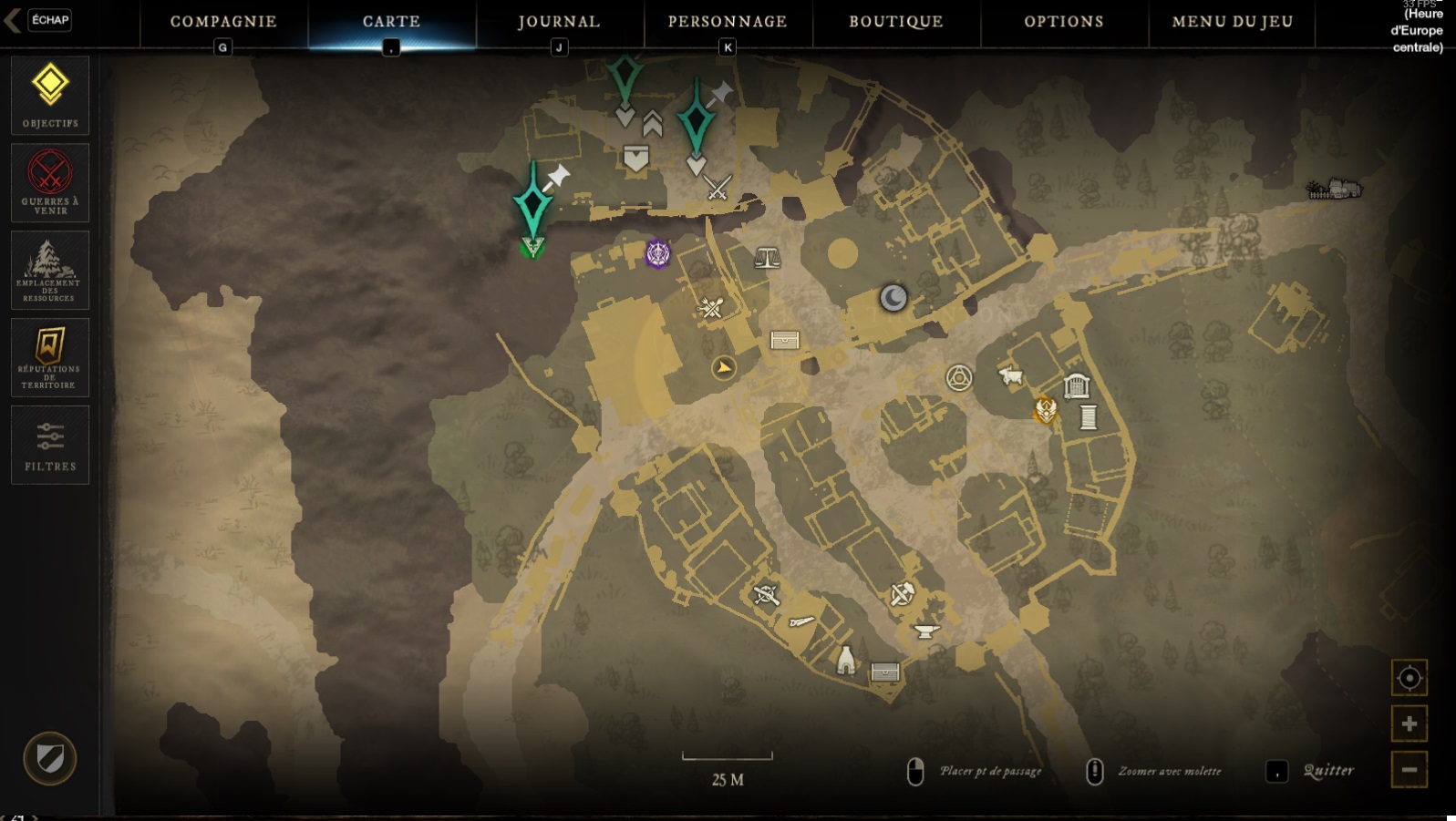
Task: Click Quitter at the bottom right
Action: 1329,770
